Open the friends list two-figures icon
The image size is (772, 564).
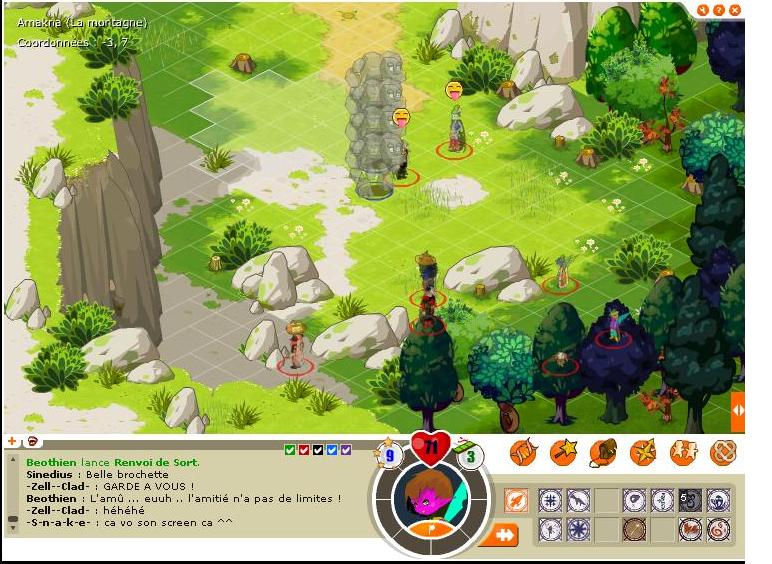click(683, 453)
